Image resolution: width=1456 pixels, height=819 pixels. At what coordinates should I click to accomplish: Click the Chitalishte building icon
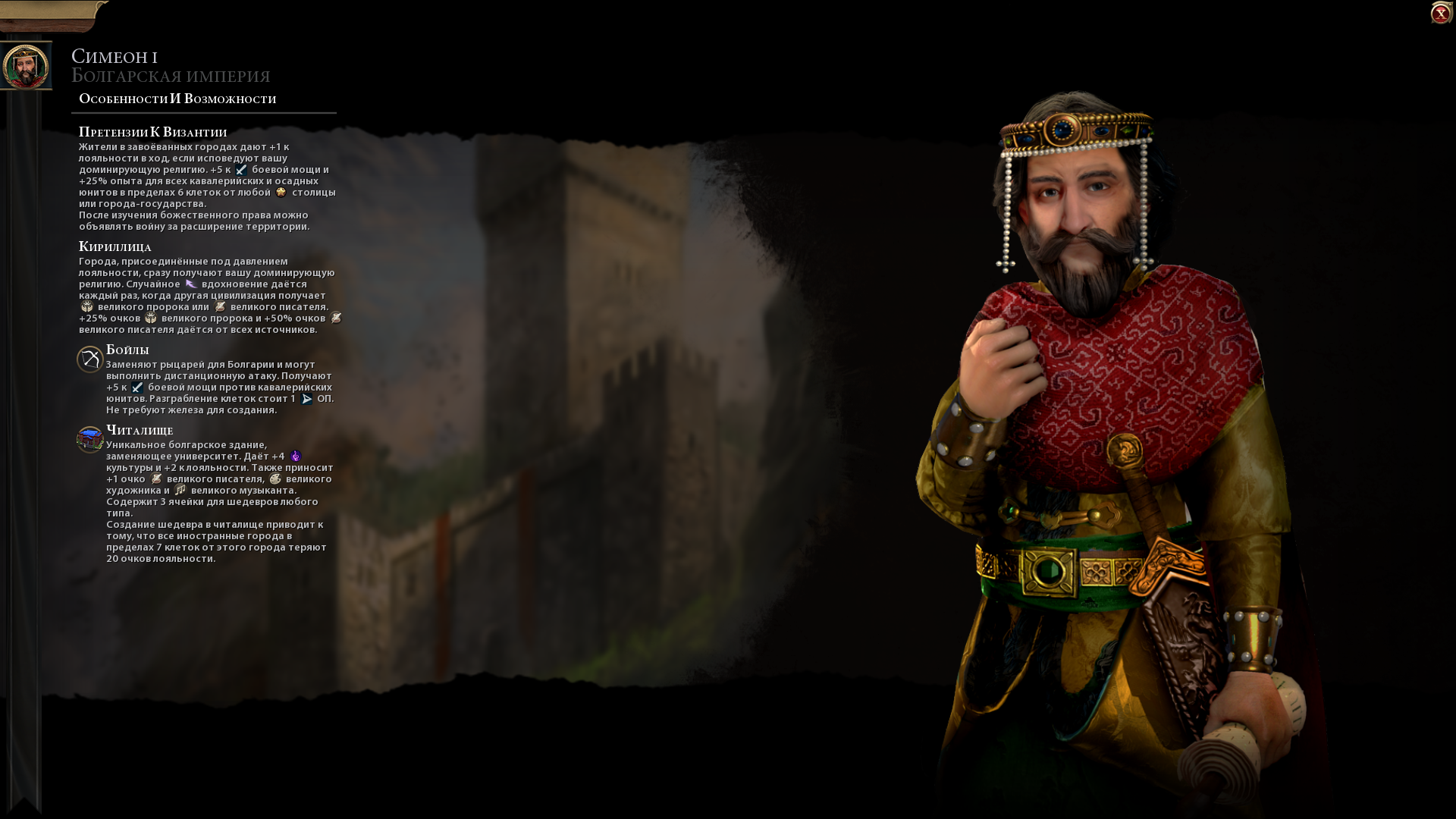(x=88, y=437)
